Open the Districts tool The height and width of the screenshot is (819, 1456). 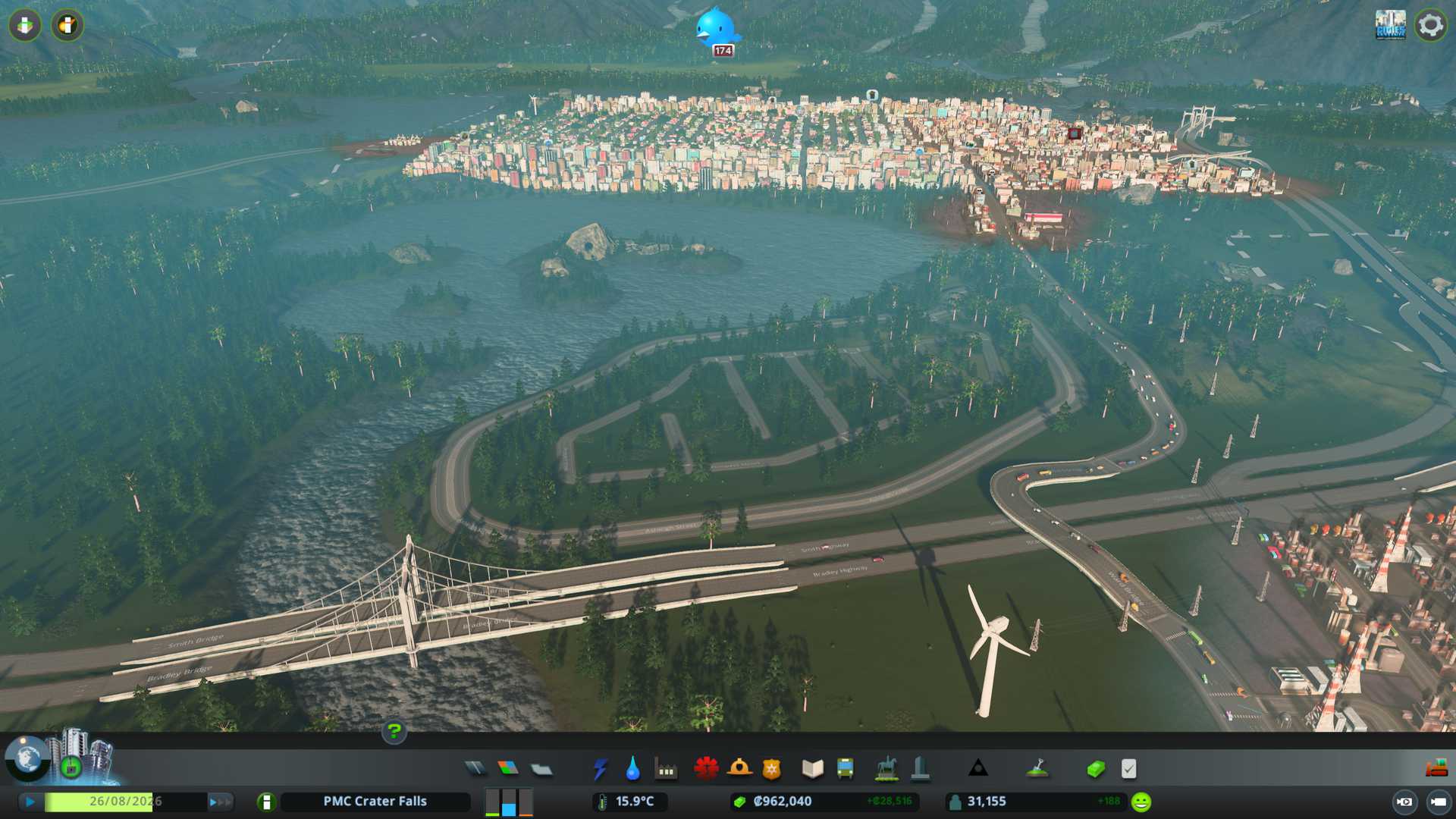click(x=541, y=769)
